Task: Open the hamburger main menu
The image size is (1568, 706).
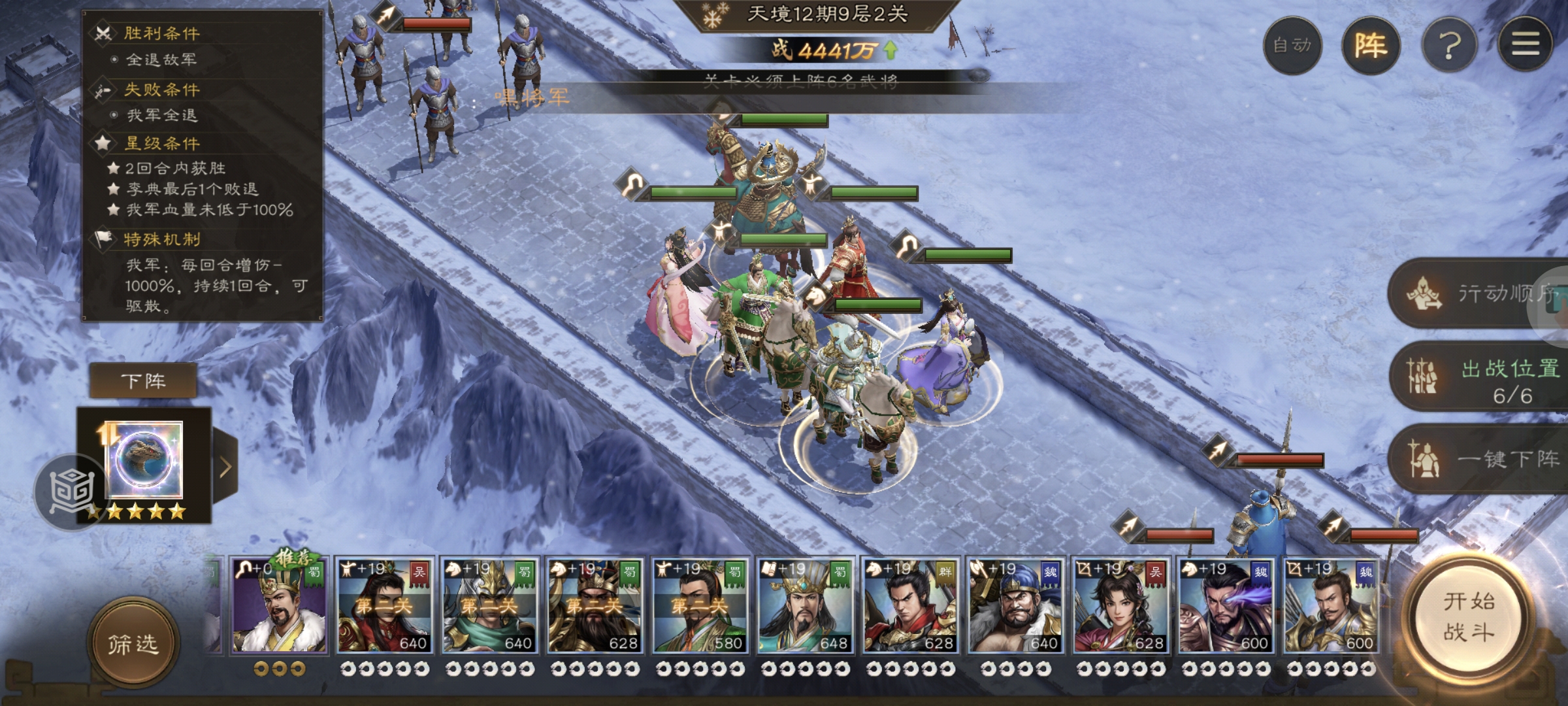Action: tap(1526, 45)
